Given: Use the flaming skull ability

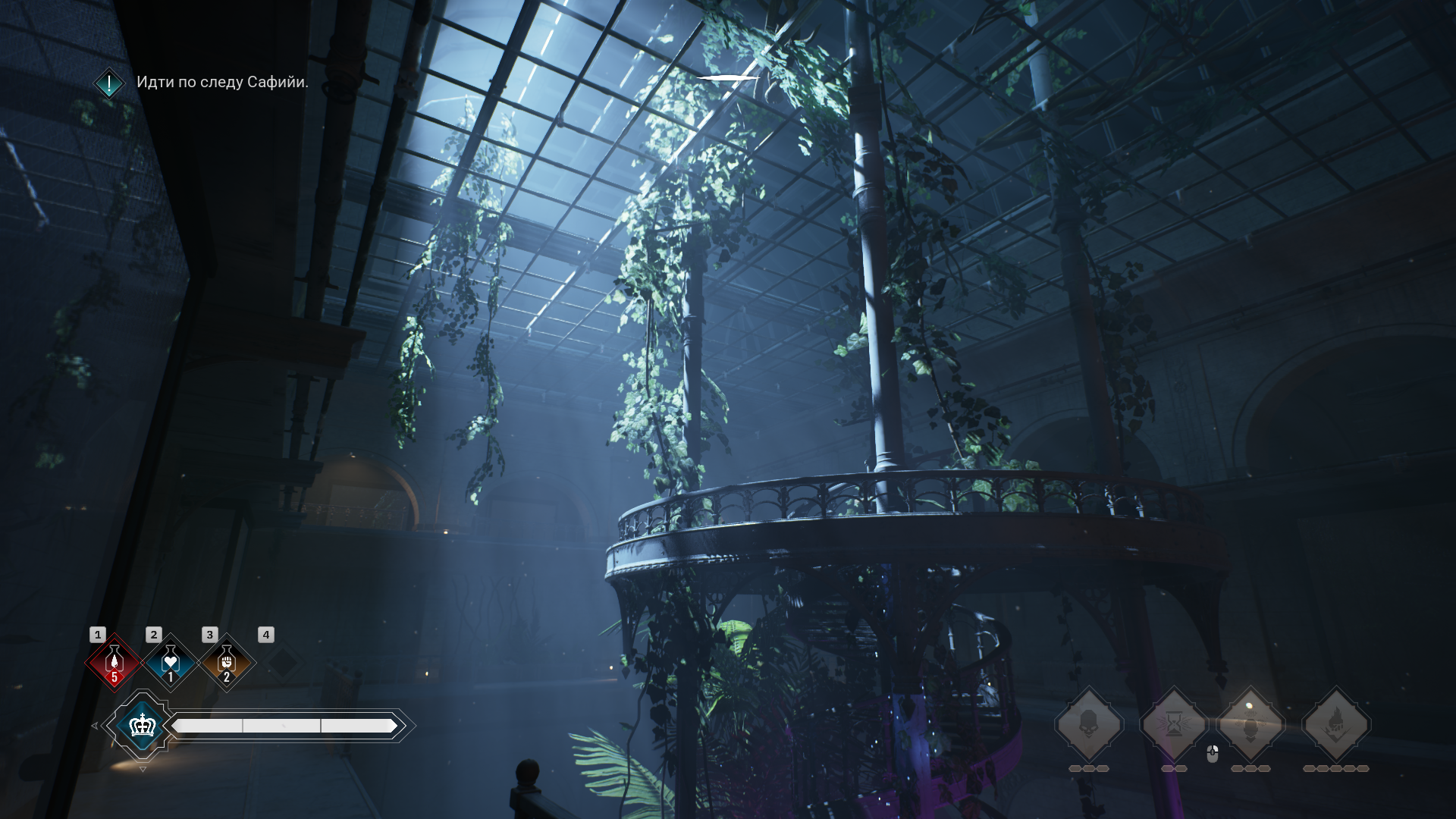Looking at the screenshot, I should [1336, 725].
